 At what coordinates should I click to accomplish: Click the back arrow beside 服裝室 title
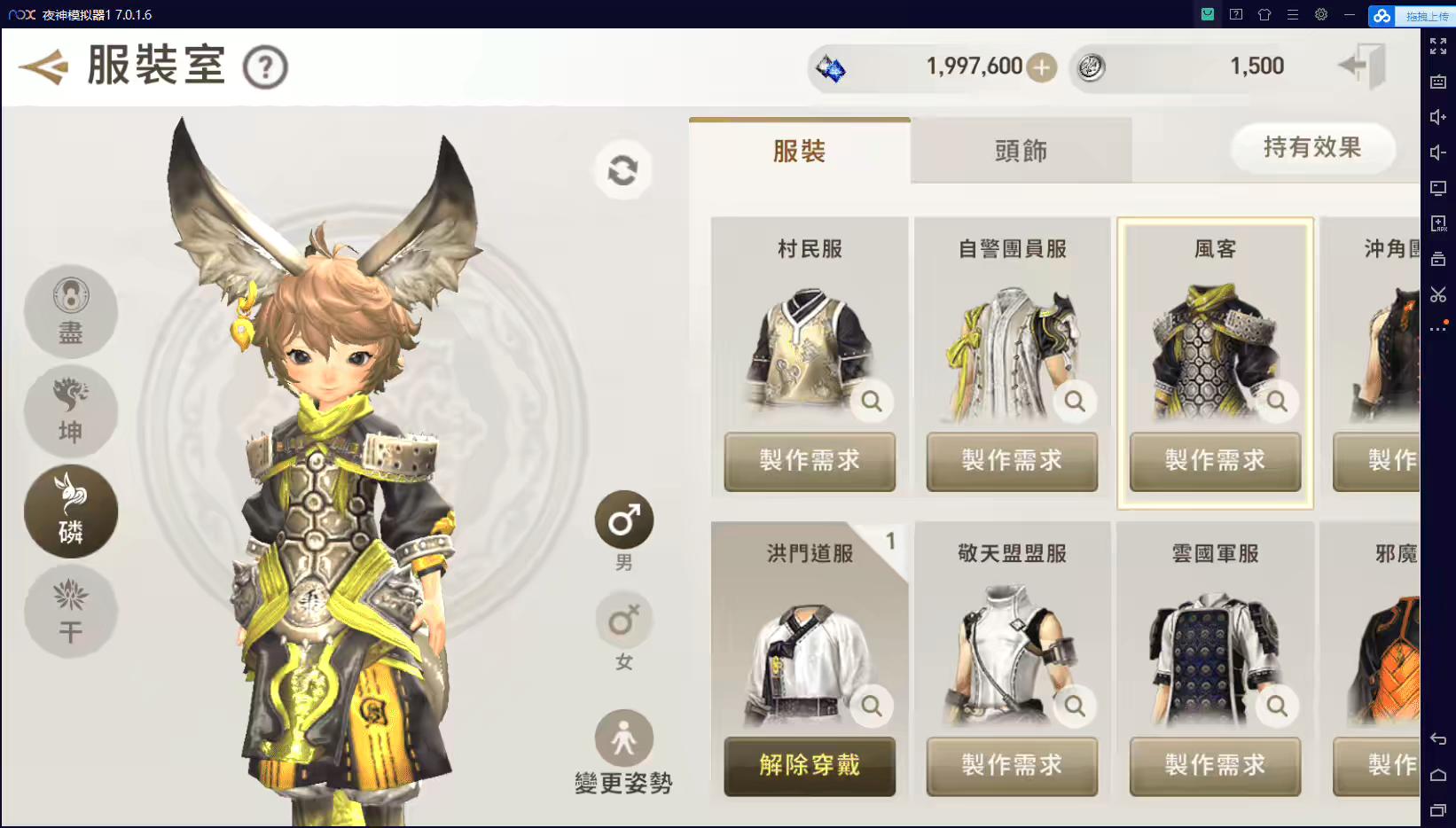click(43, 65)
